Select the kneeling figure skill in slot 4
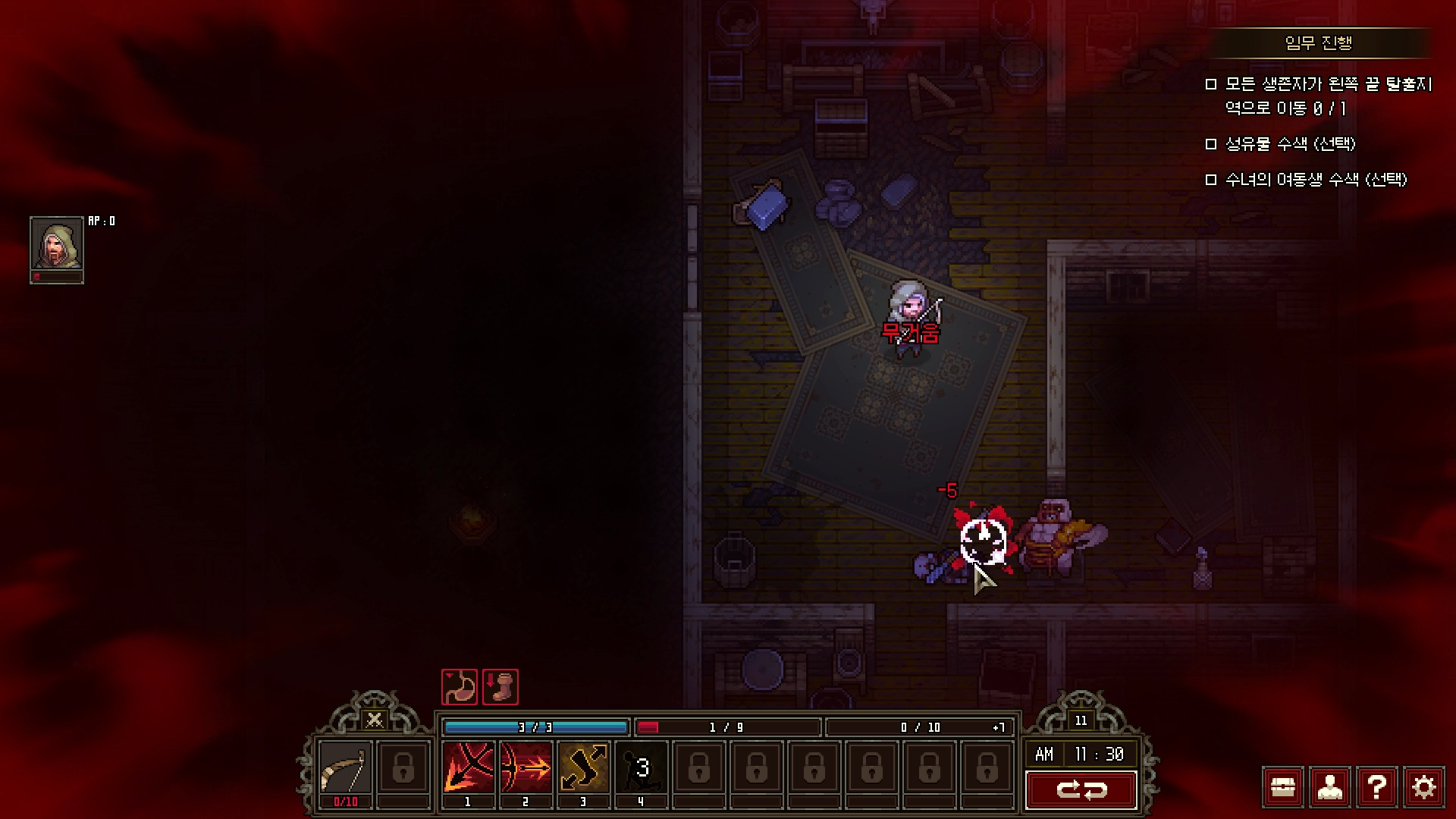Image resolution: width=1456 pixels, height=819 pixels. tap(641, 767)
